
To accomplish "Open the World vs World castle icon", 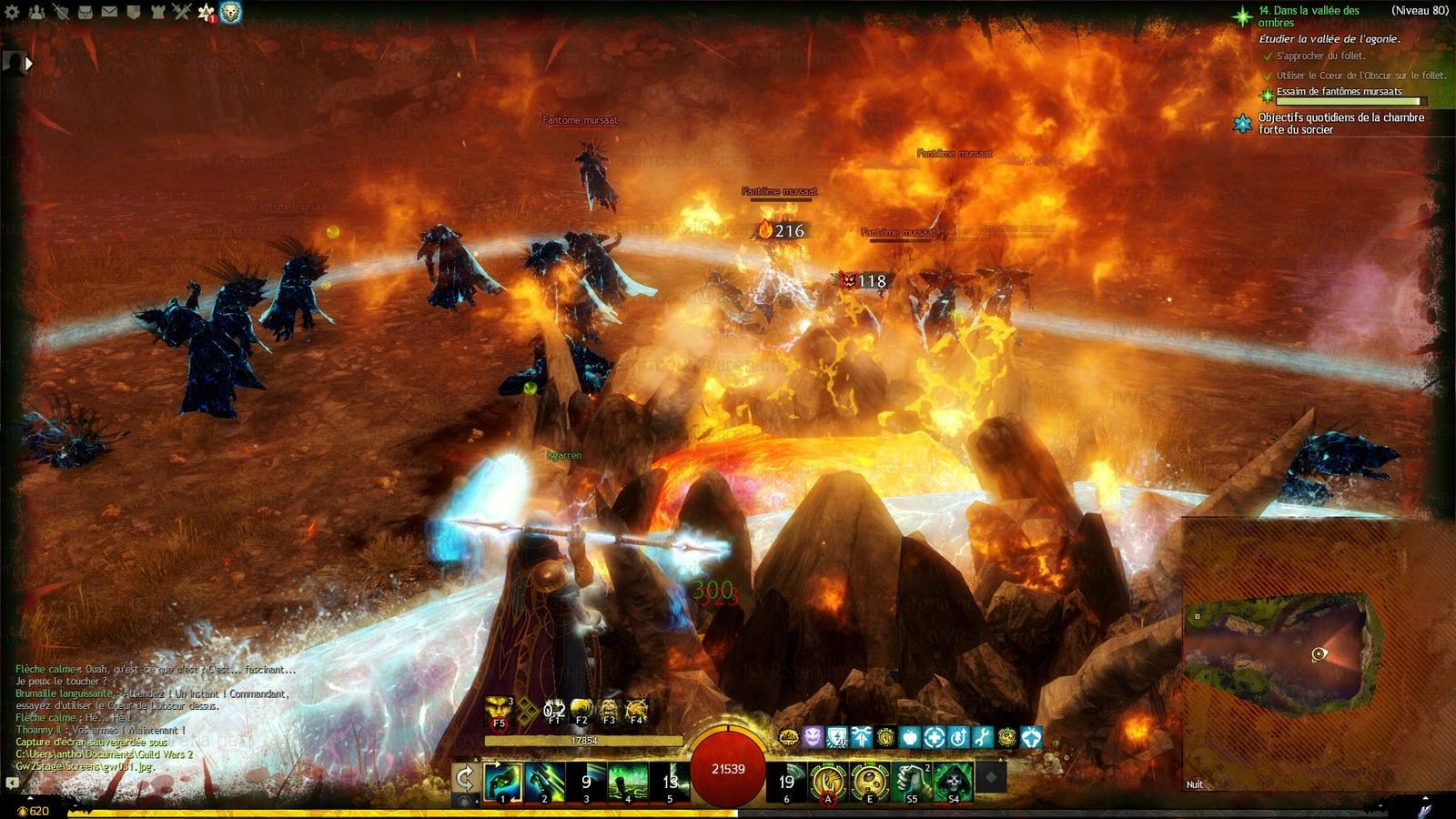I will tap(157, 13).
